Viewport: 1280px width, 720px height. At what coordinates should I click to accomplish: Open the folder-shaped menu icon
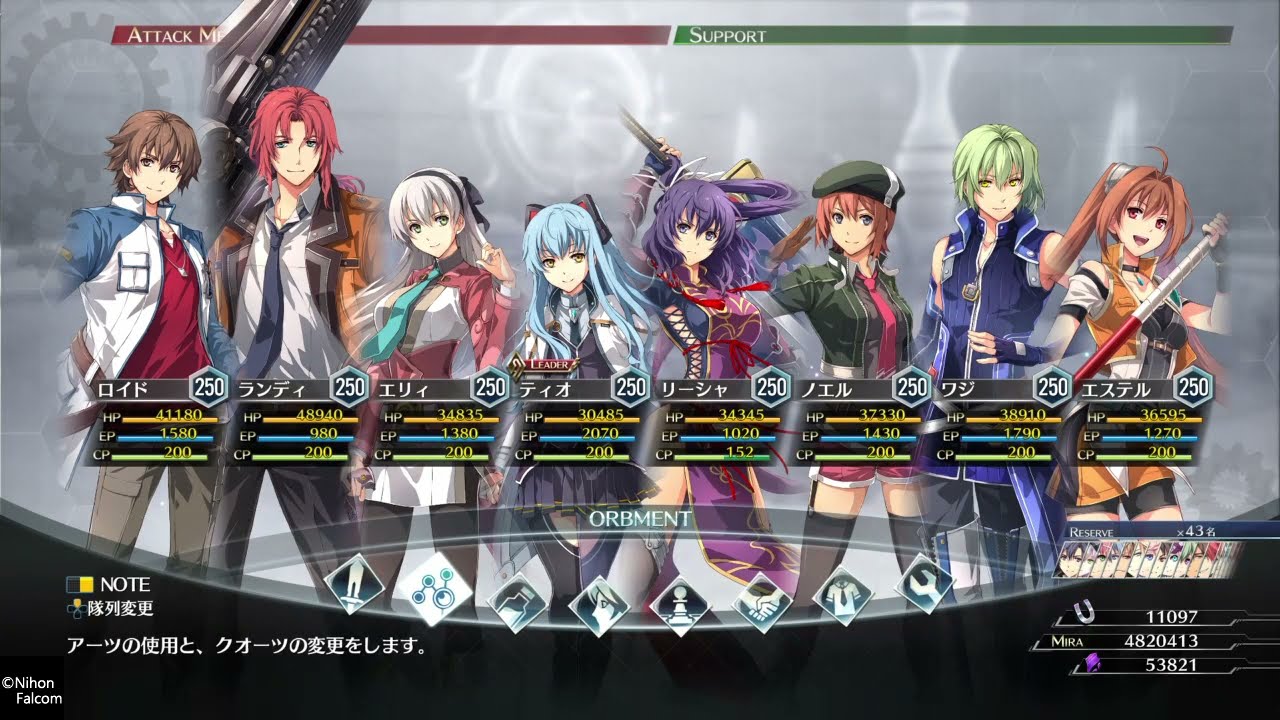516,598
